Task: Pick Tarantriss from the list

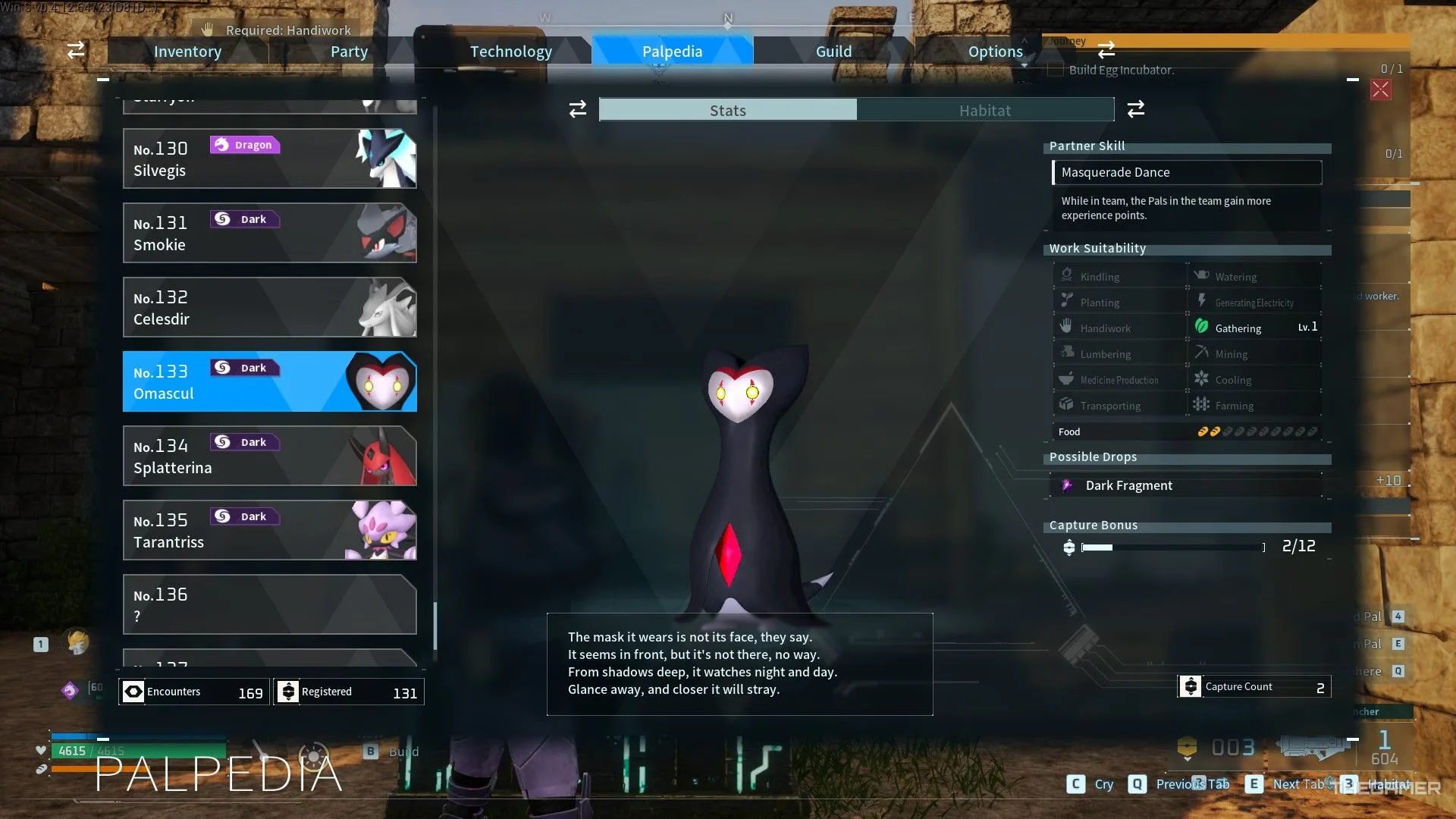Action: [269, 530]
